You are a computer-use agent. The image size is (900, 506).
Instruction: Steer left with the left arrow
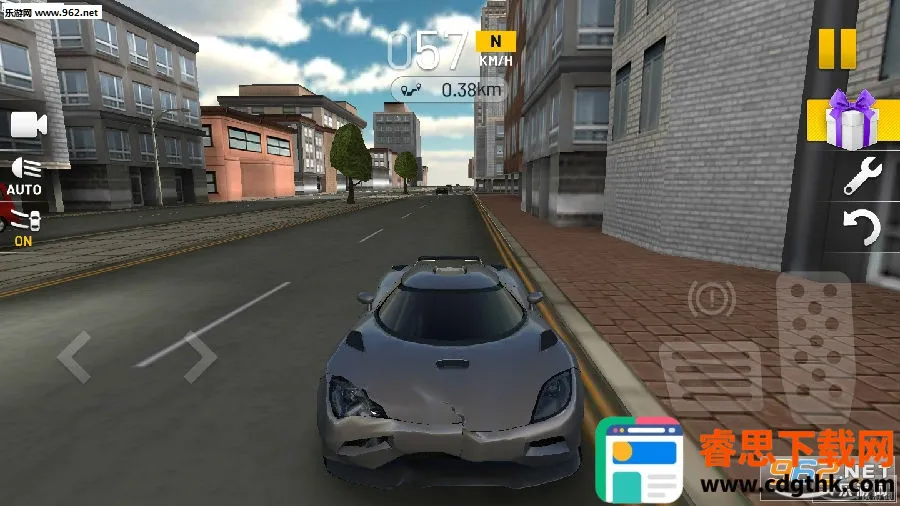[74, 356]
